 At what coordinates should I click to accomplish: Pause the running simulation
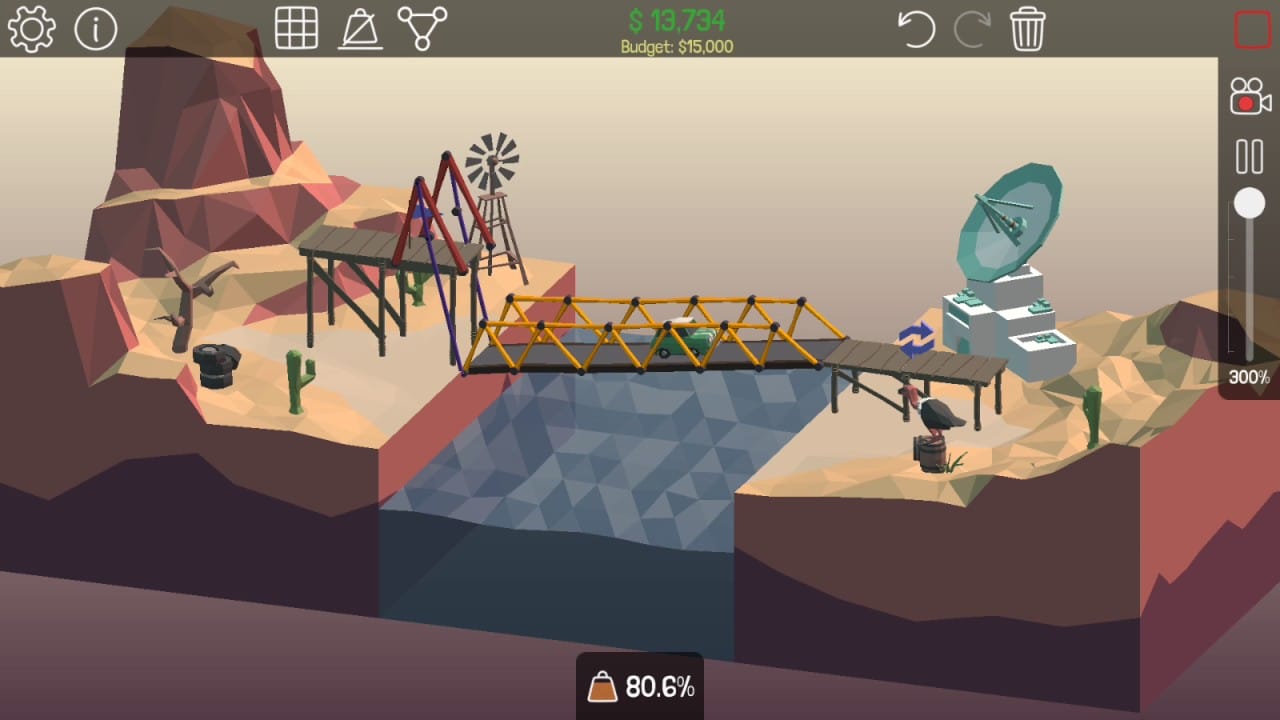click(1249, 157)
